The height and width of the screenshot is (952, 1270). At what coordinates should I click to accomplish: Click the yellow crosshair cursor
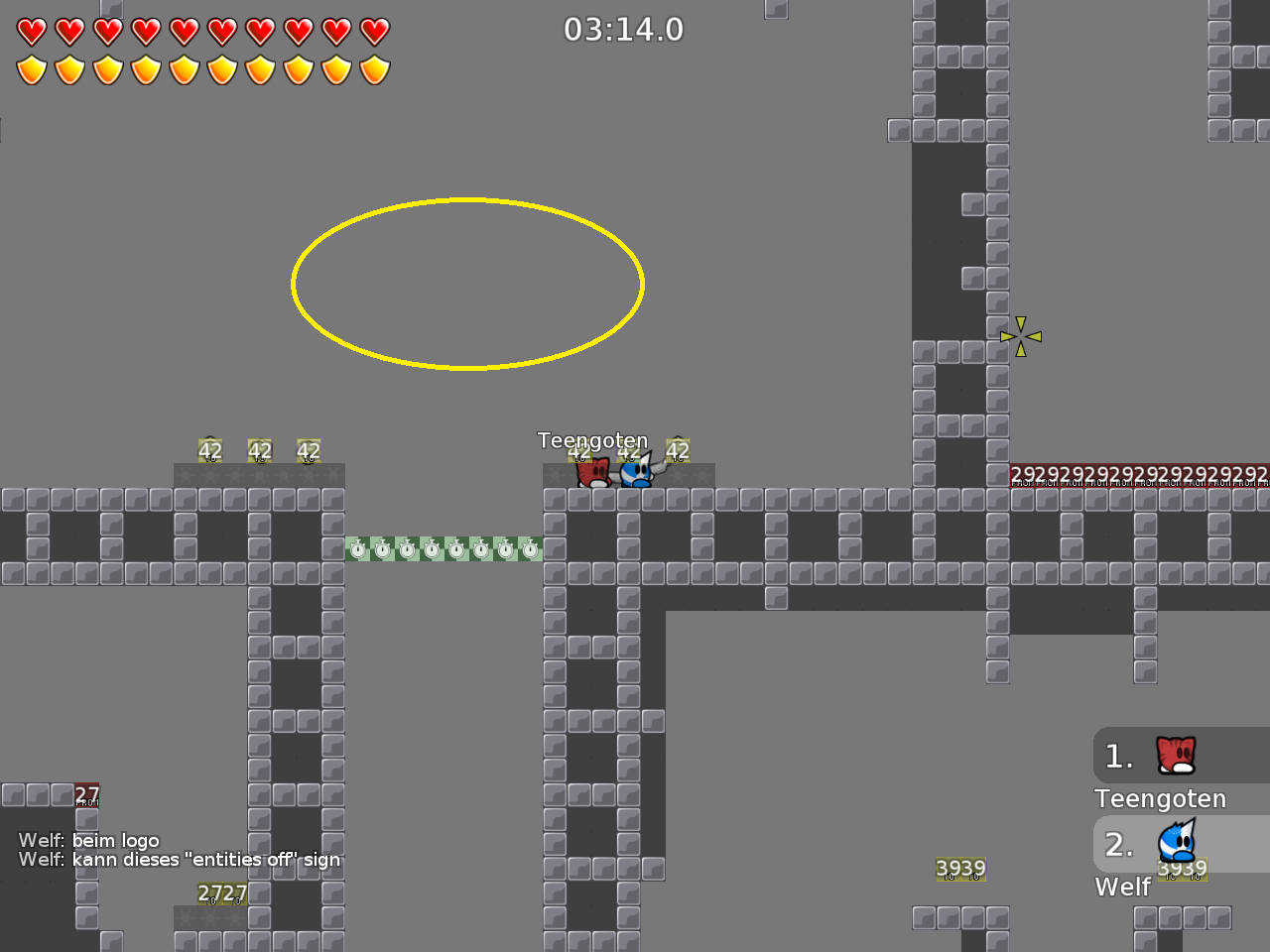(x=1021, y=336)
